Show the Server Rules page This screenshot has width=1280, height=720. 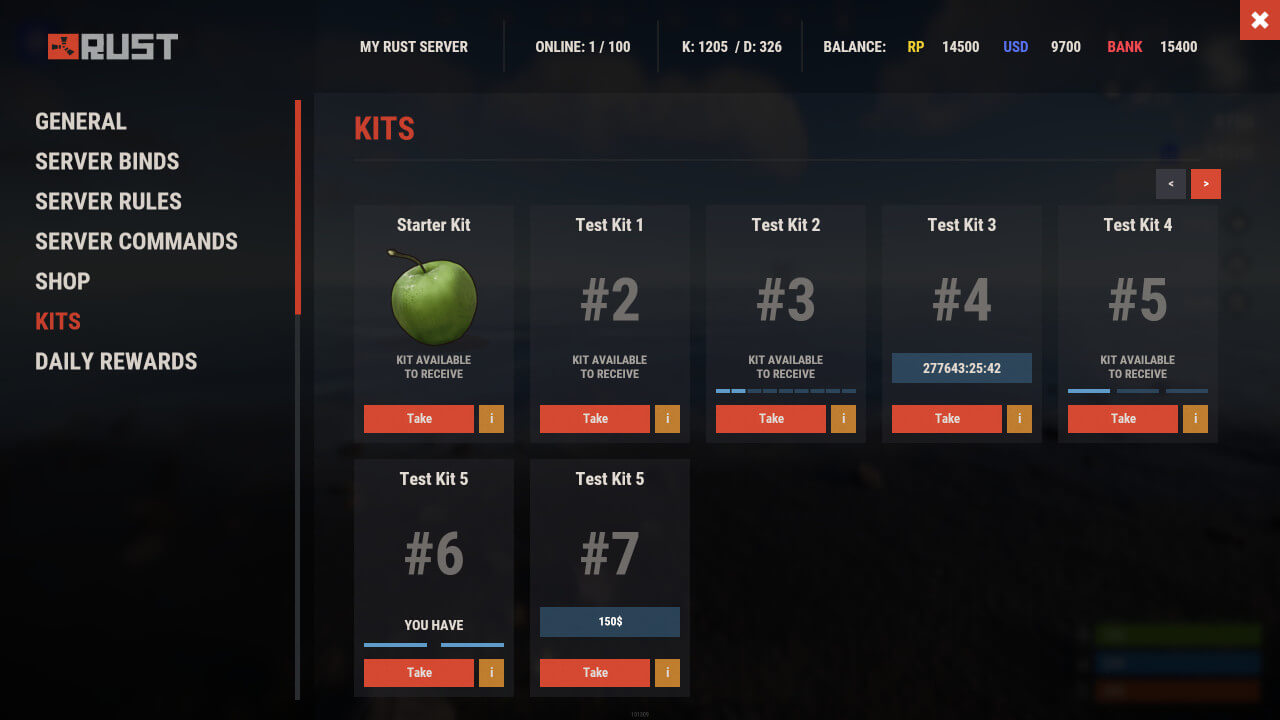[108, 202]
